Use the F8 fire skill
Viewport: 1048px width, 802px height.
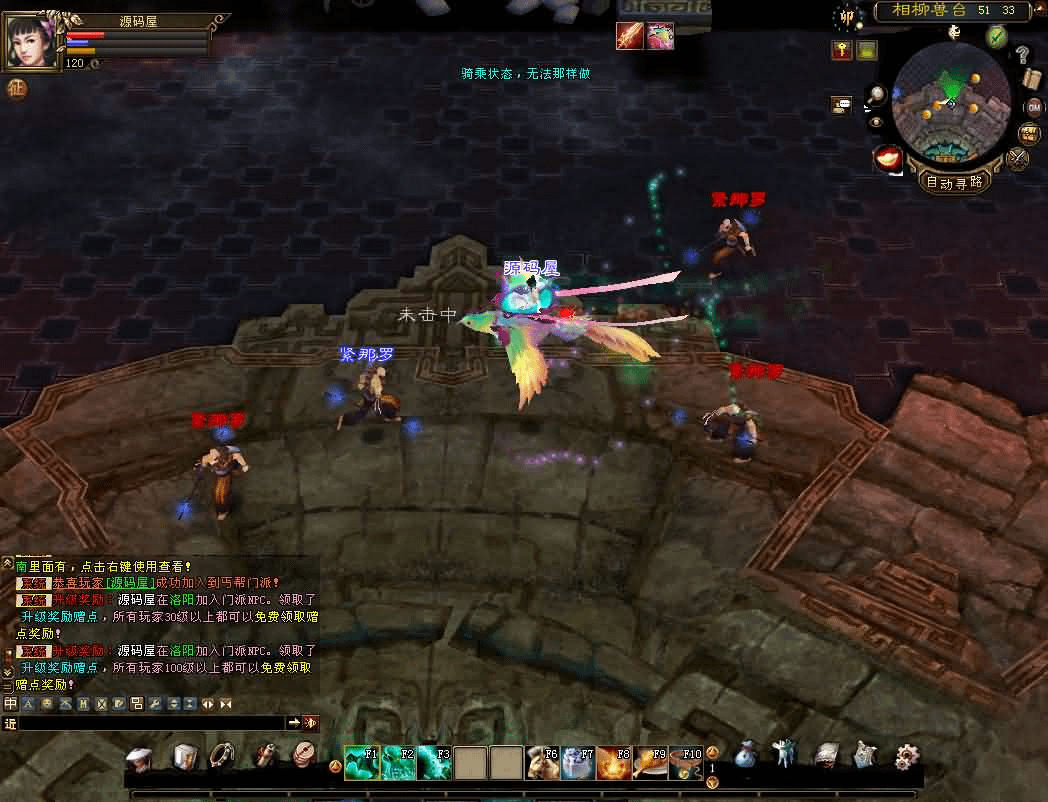click(612, 763)
